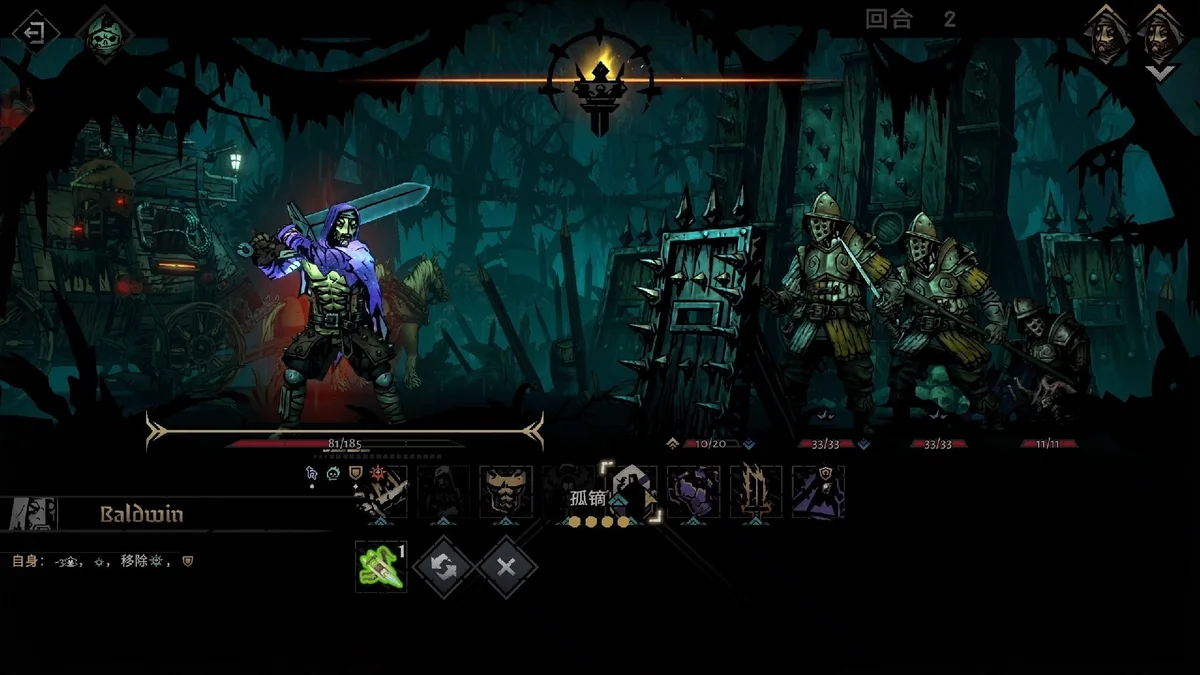
Task: Select the dark hooded figure skill
Action: pos(442,492)
